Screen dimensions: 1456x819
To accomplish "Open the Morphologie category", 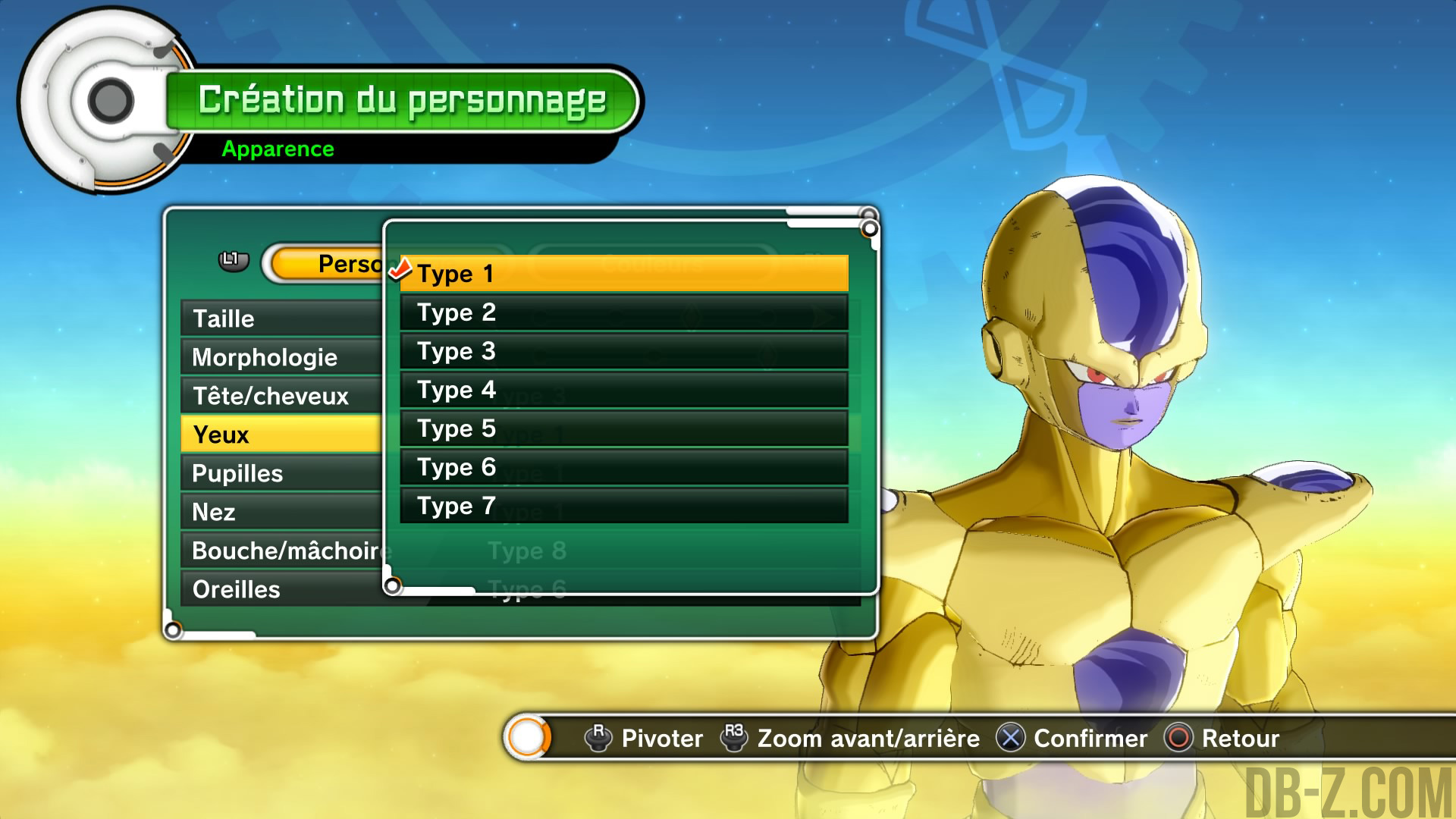I will 281,357.
